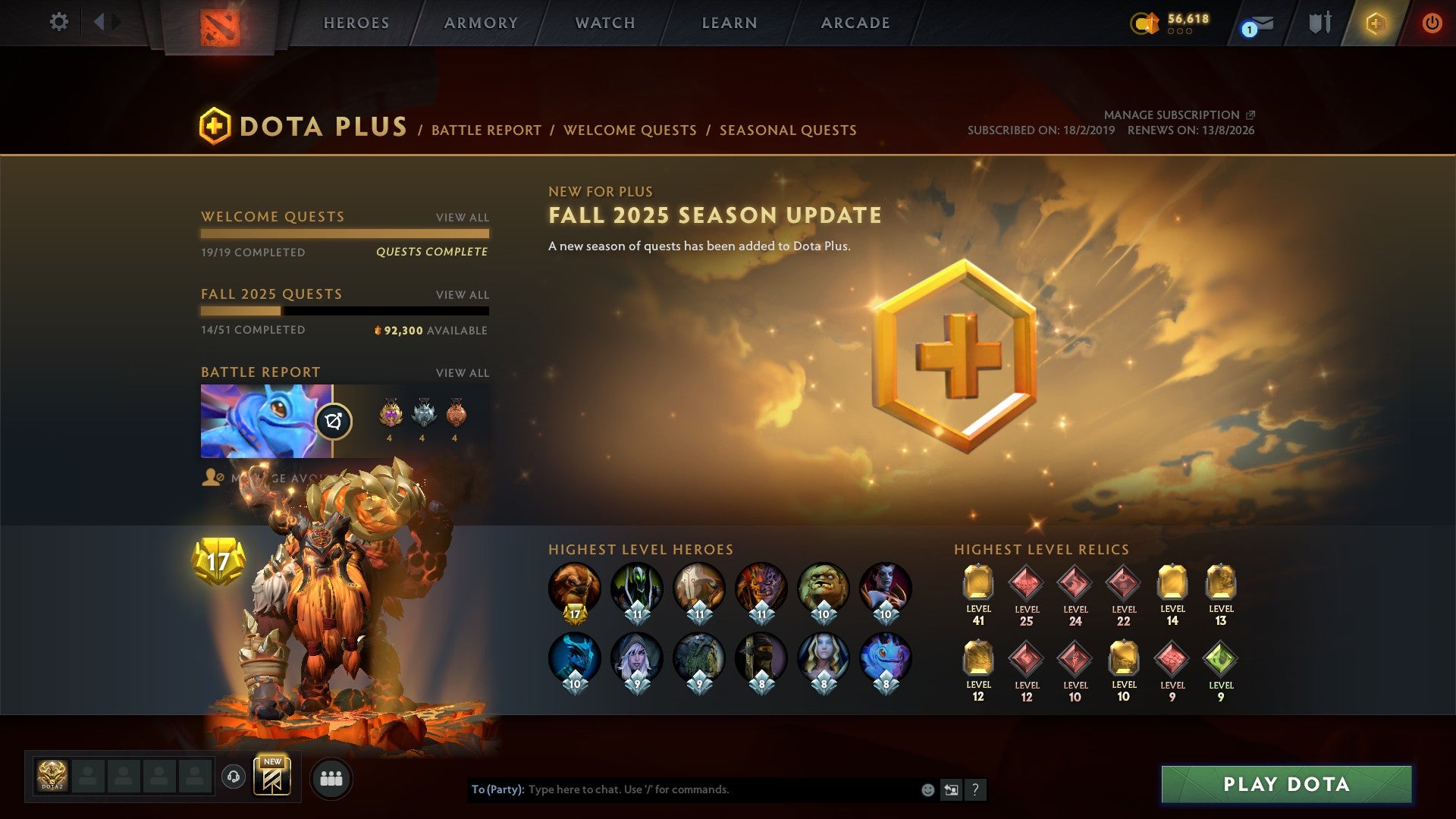
Task: Select the Seasonal Quests tab
Action: pyautogui.click(x=787, y=130)
